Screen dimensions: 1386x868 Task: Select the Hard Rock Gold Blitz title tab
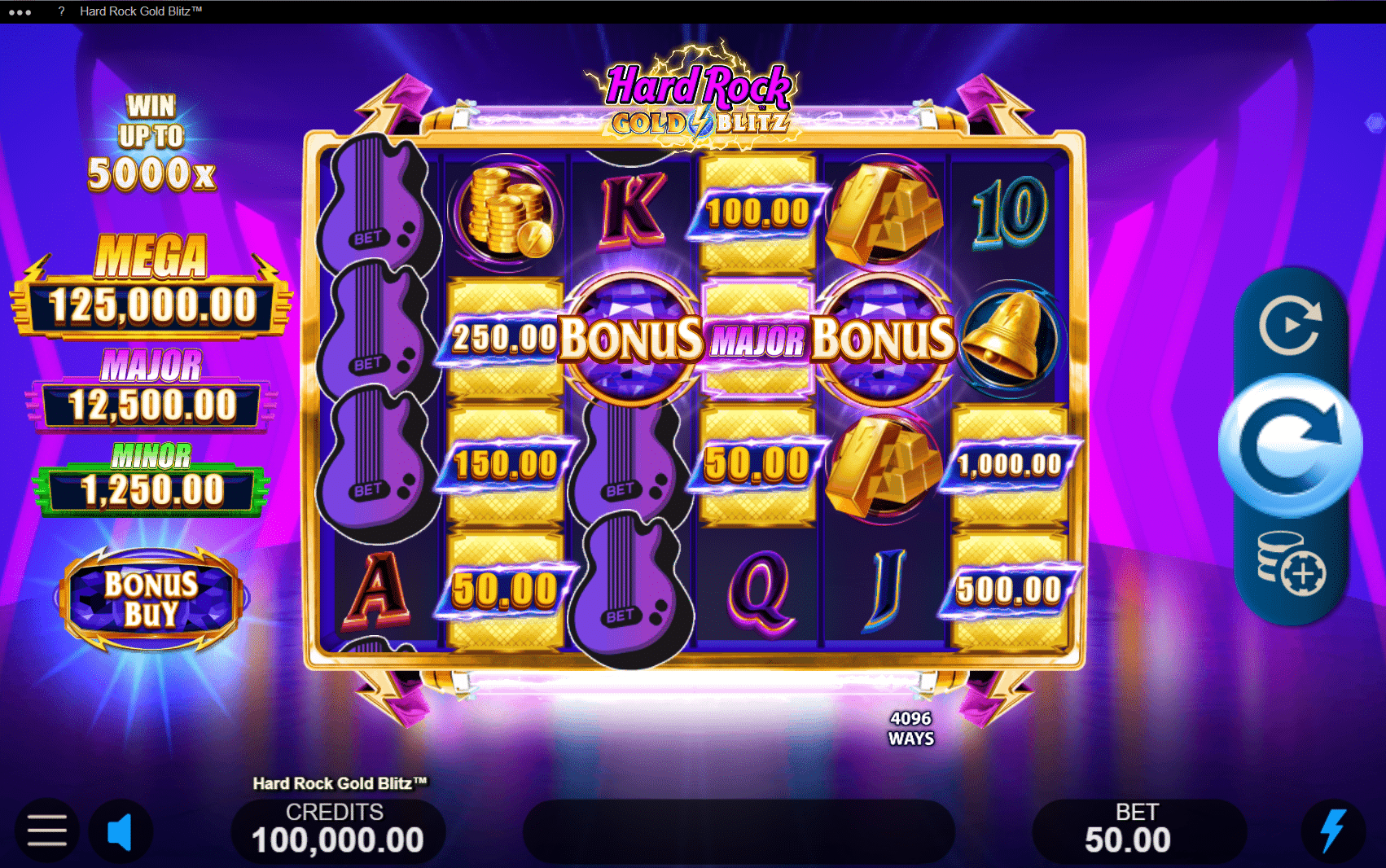141,11
